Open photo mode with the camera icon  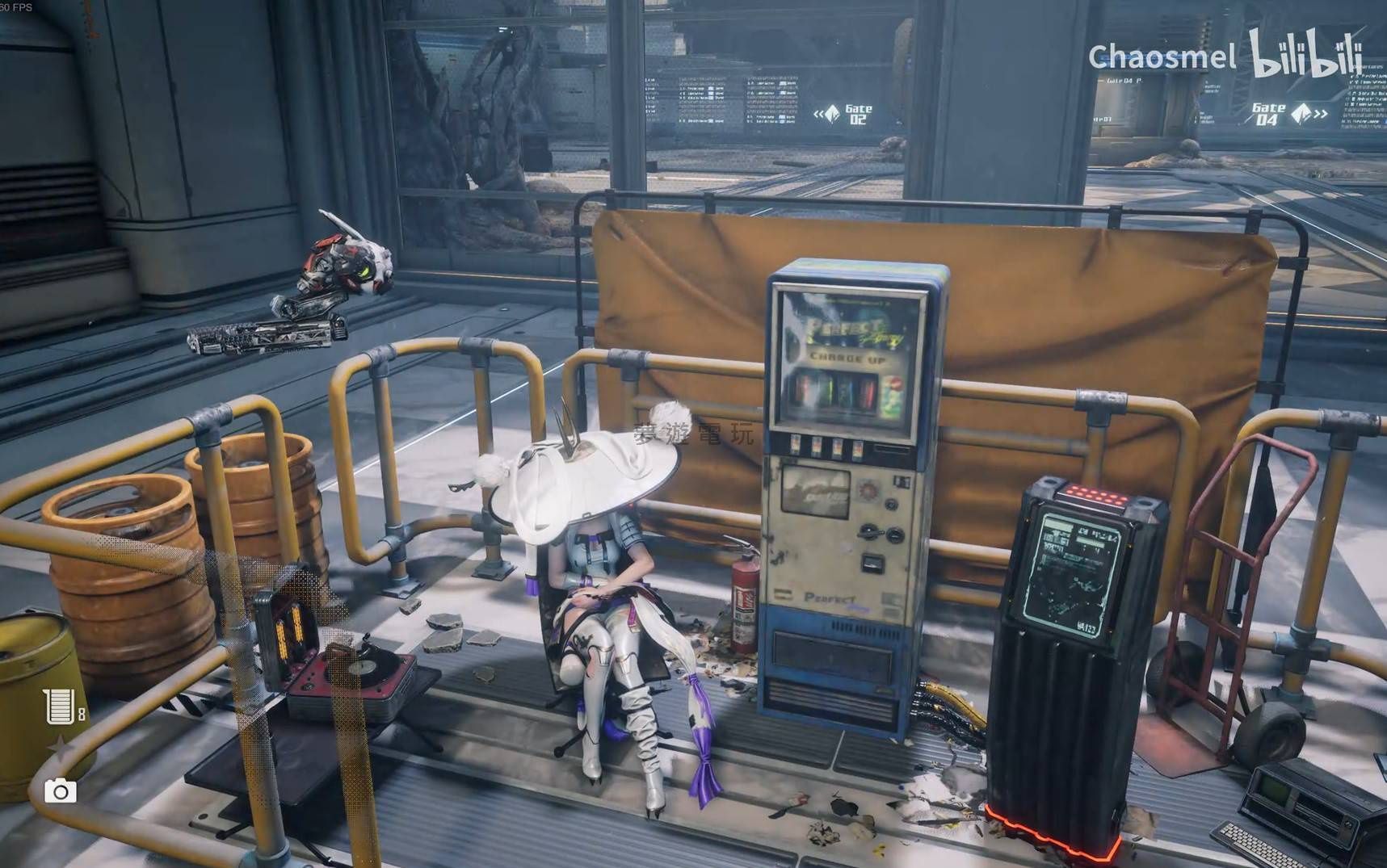[x=60, y=790]
